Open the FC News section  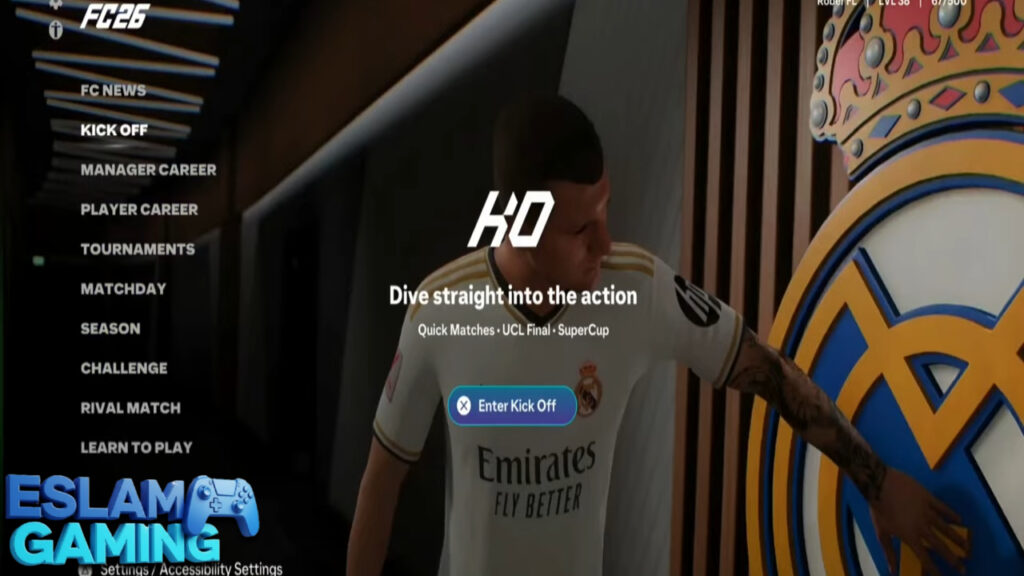[113, 91]
